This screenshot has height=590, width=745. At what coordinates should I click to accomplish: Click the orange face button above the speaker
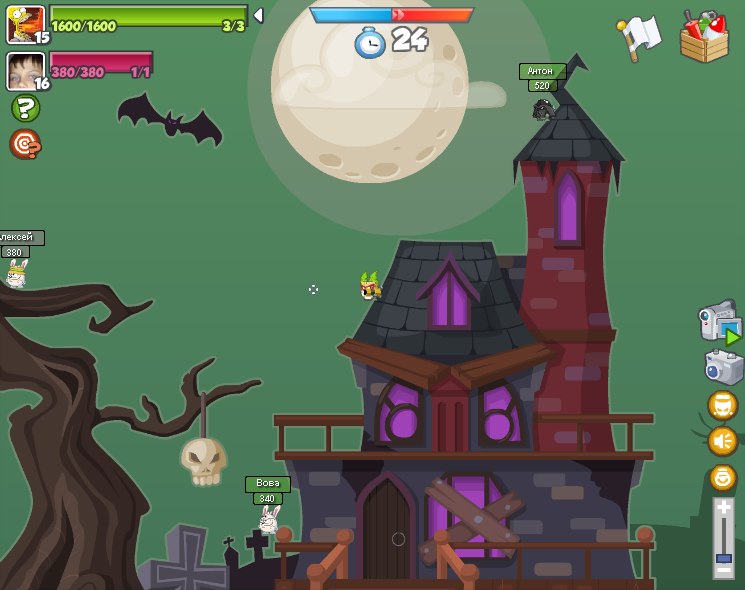[722, 405]
